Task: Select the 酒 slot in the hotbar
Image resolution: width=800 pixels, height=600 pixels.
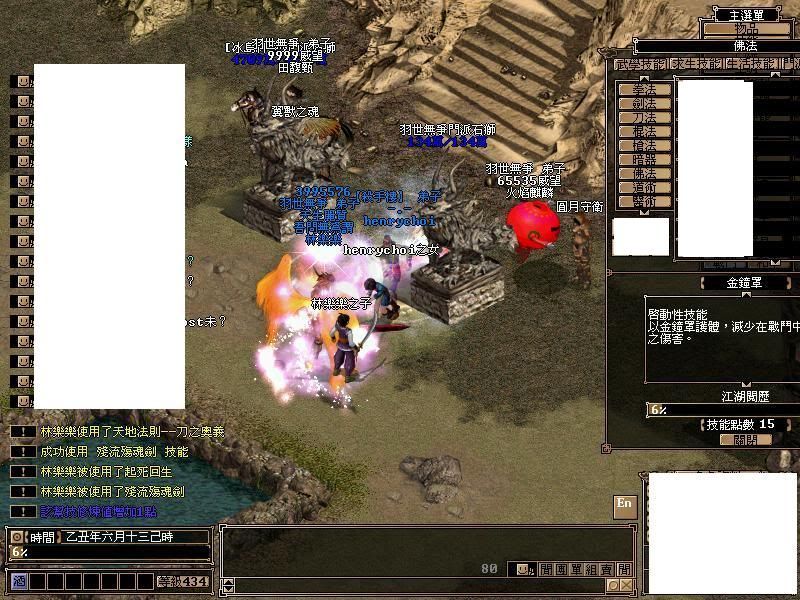Action: tap(19, 581)
